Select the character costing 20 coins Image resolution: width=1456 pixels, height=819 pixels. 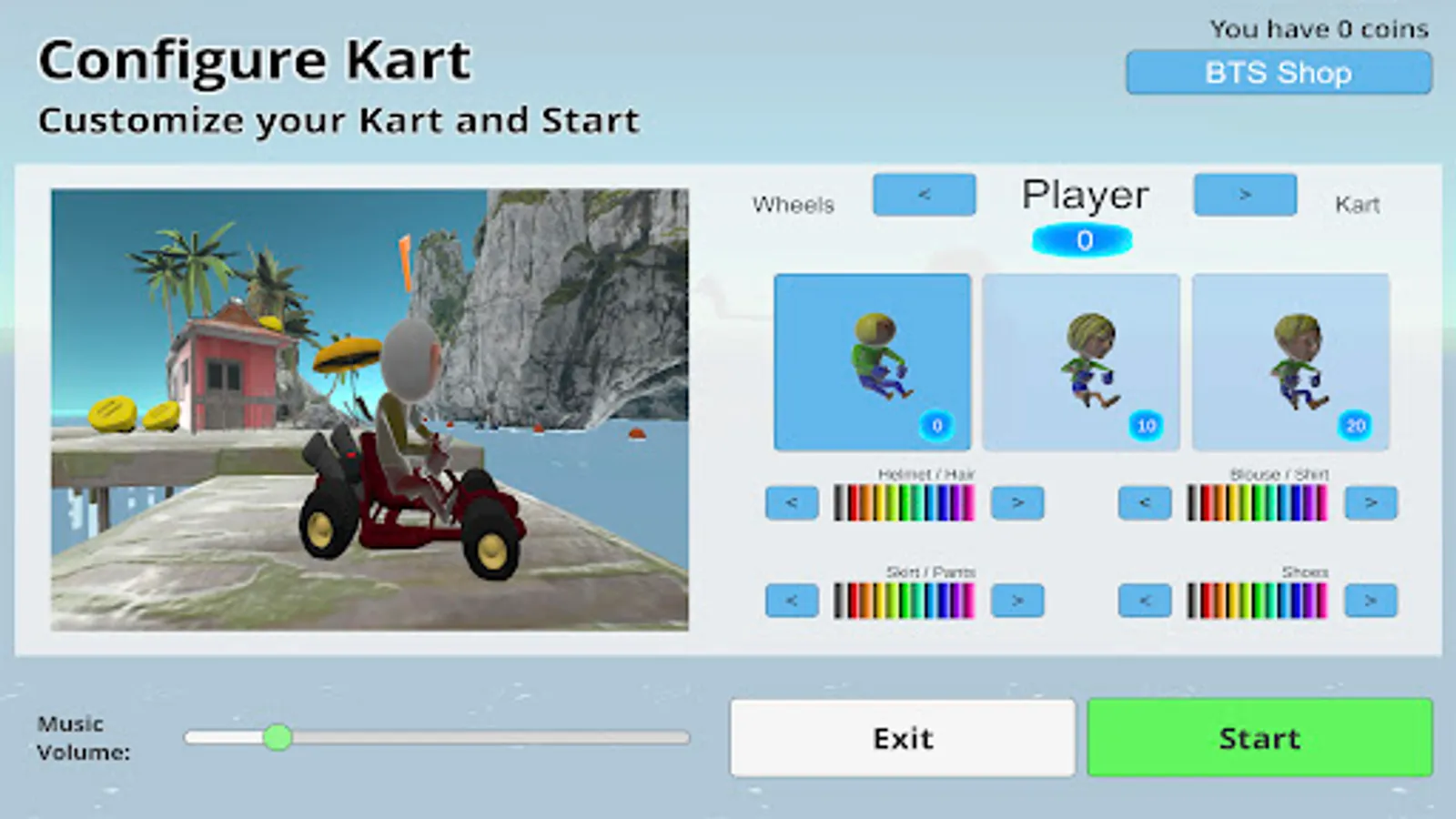pos(1290,361)
